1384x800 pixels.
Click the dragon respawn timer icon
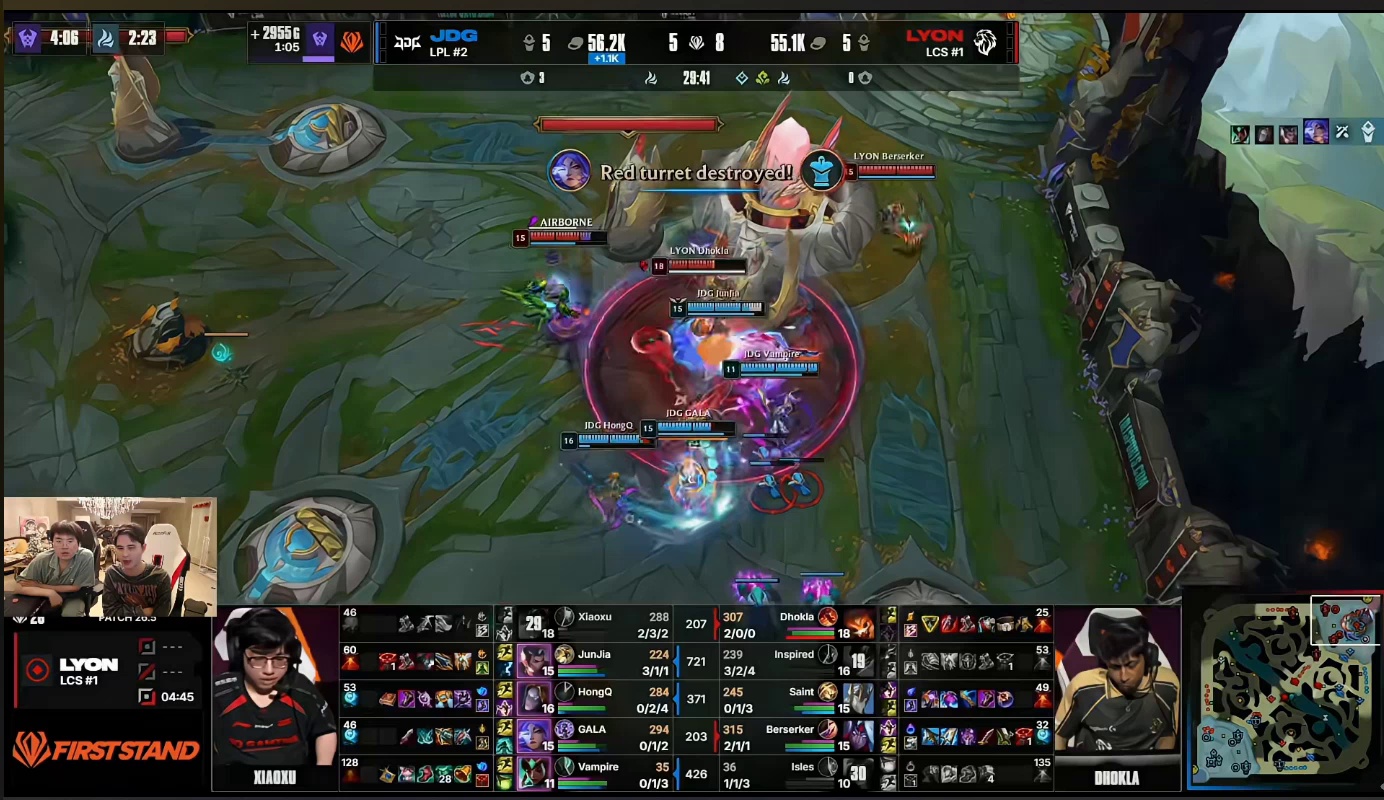click(105, 39)
